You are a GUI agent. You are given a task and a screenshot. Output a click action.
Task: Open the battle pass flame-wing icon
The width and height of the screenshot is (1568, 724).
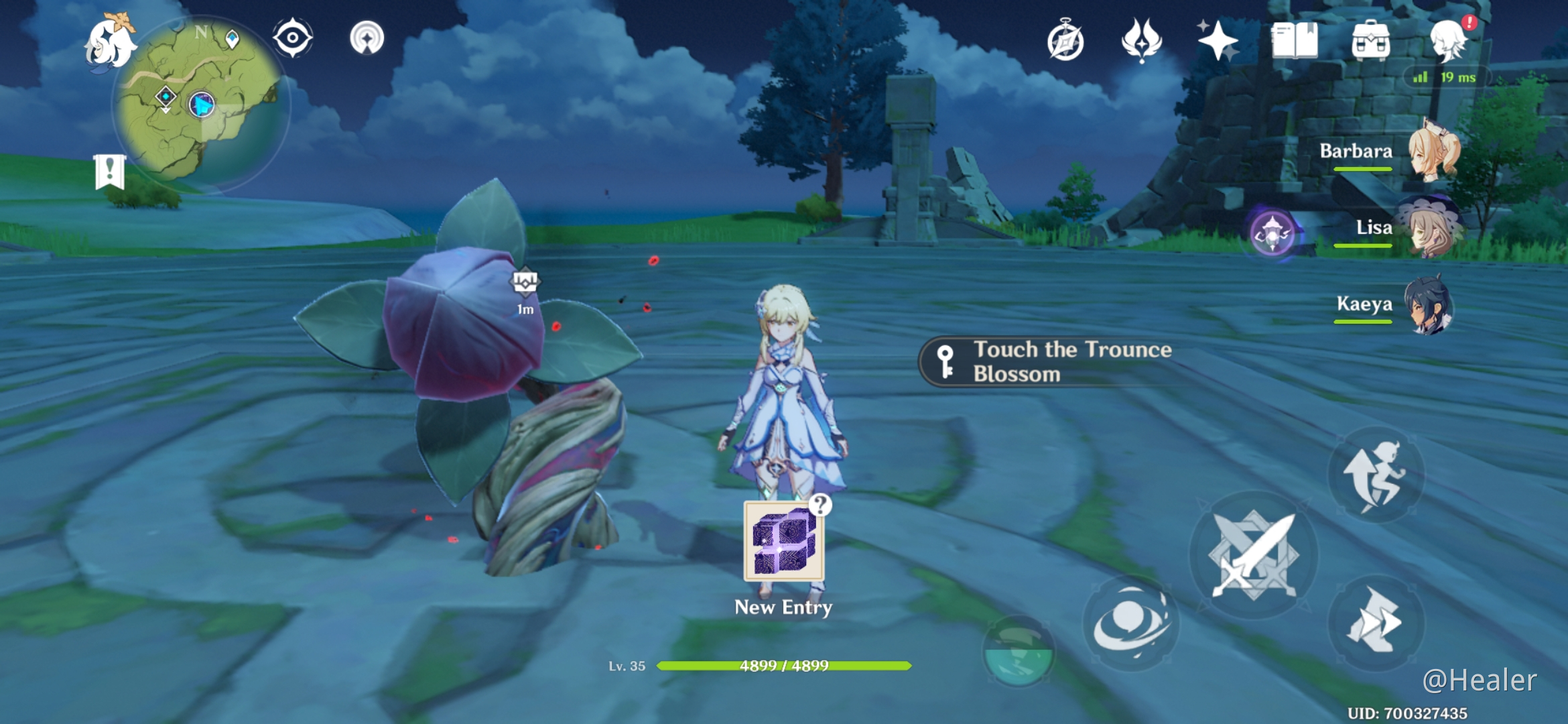pyautogui.click(x=1142, y=40)
